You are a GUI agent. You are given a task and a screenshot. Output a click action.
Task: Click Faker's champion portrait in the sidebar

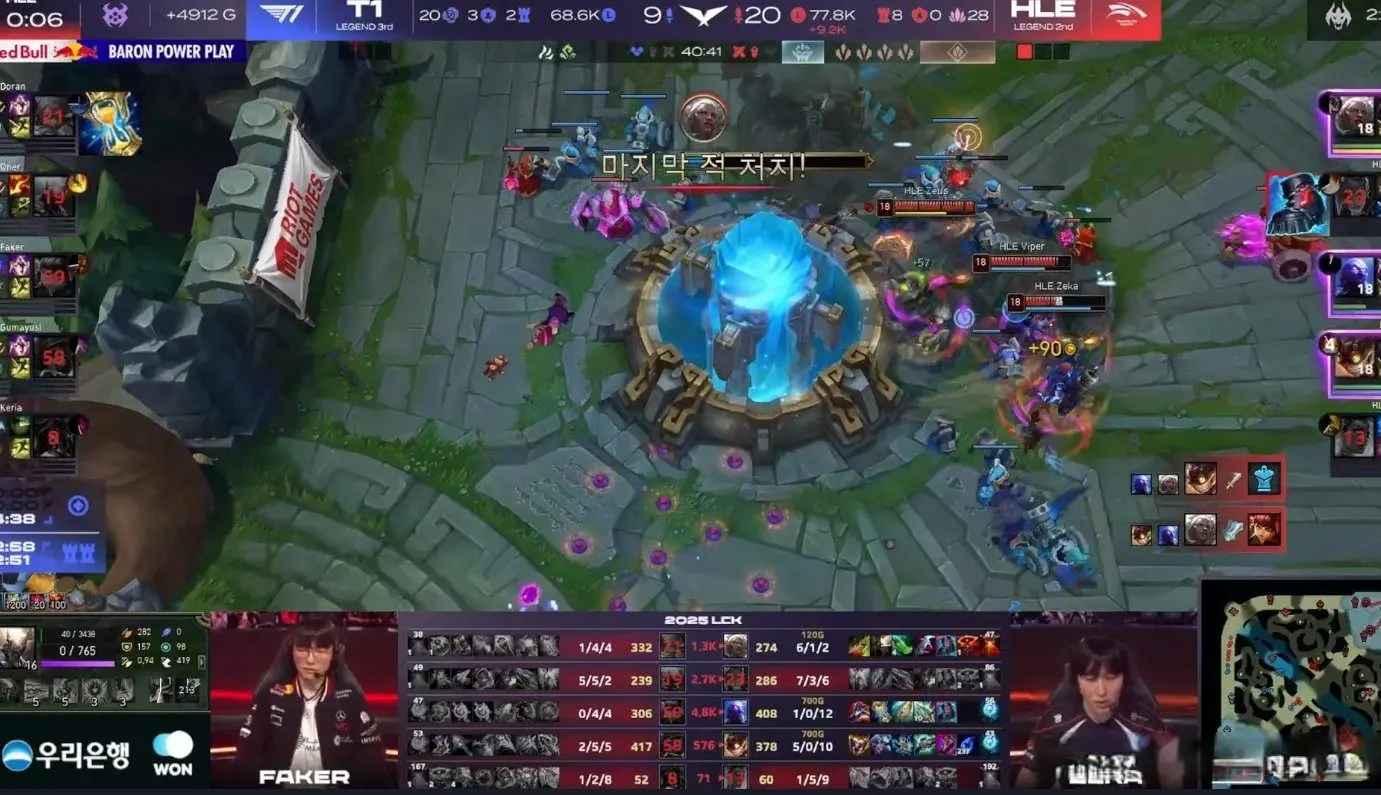pyautogui.click(x=54, y=276)
